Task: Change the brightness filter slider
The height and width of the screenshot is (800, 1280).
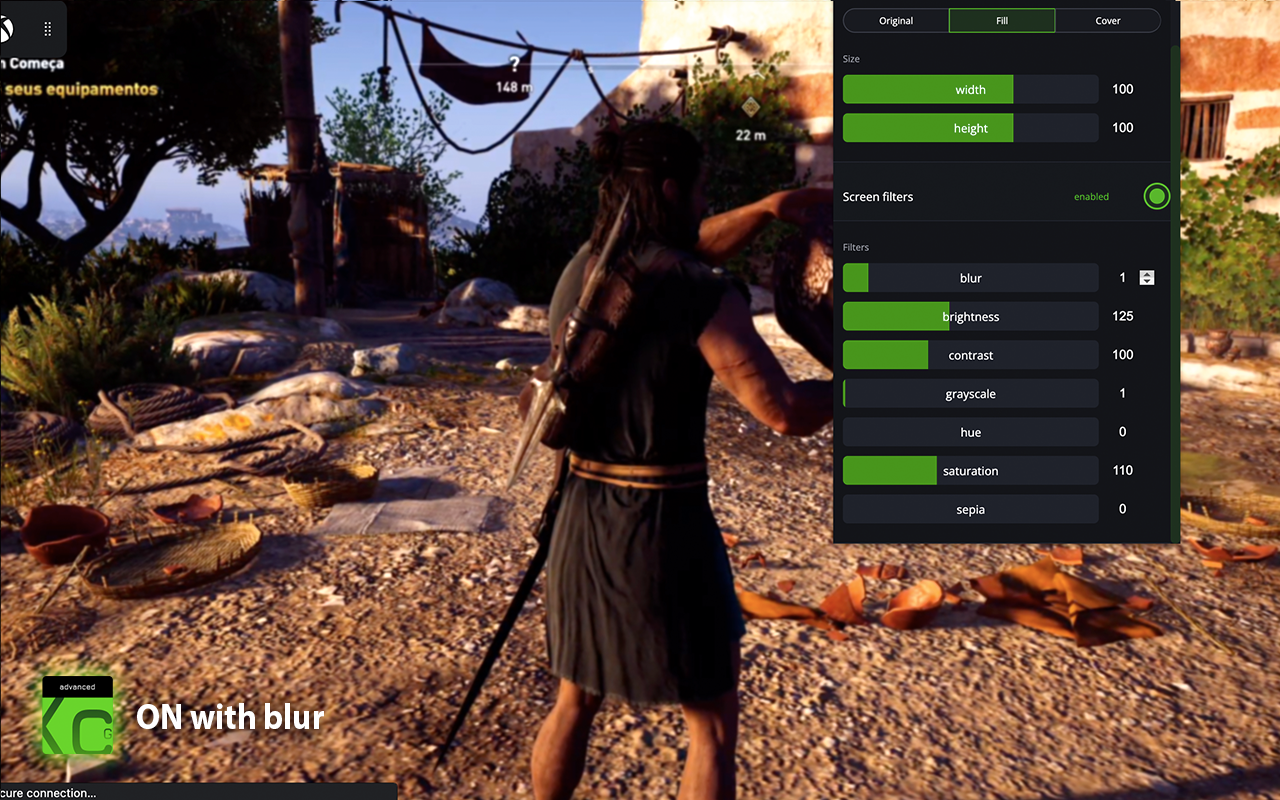Action: (x=970, y=317)
